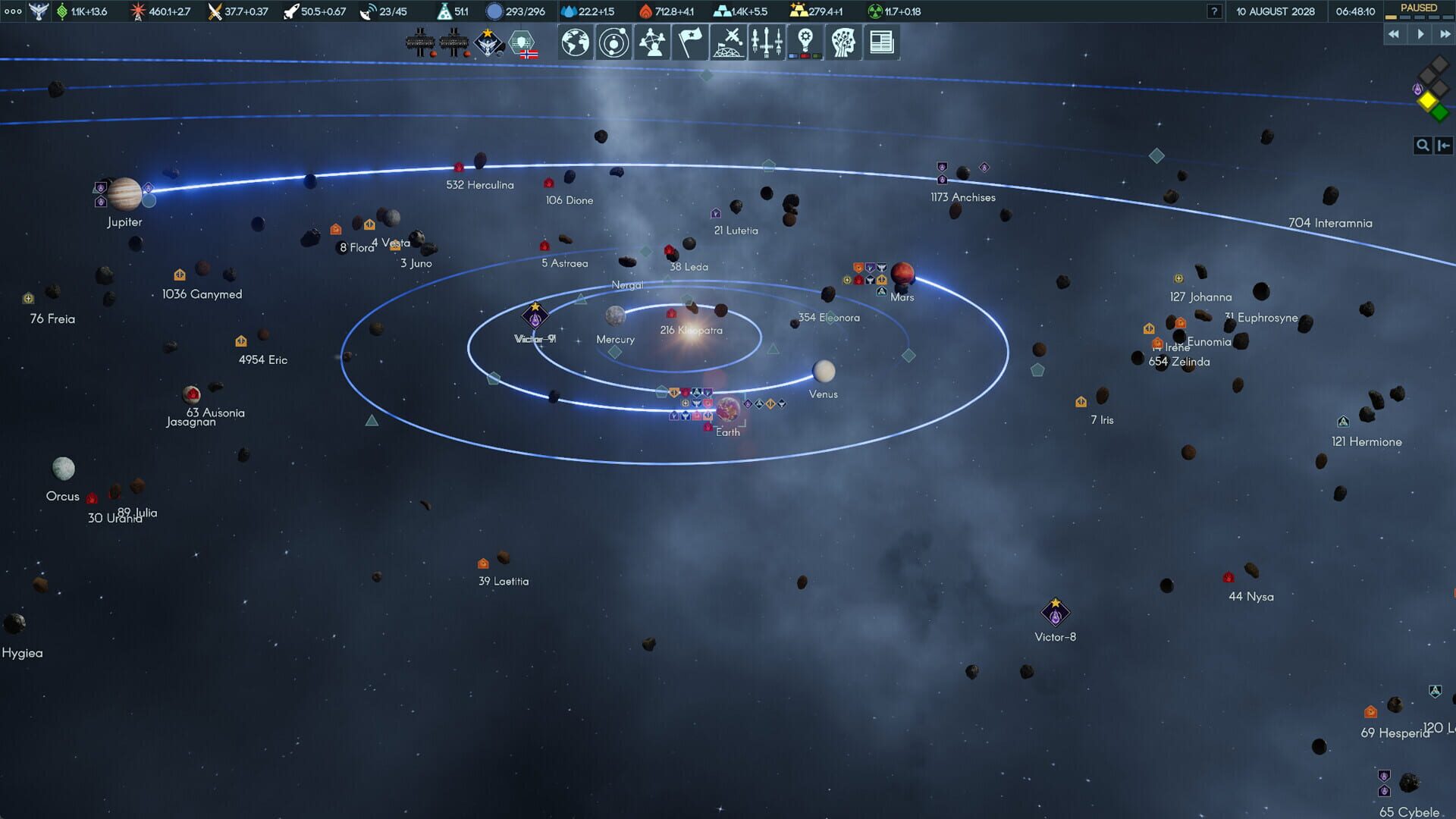This screenshot has height=819, width=1456.
Task: Click the search magnifier icon
Action: [1423, 145]
